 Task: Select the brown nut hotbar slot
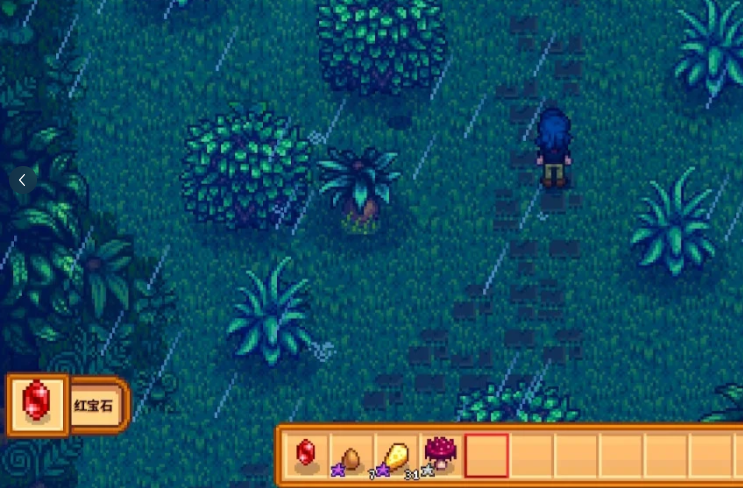point(351,455)
